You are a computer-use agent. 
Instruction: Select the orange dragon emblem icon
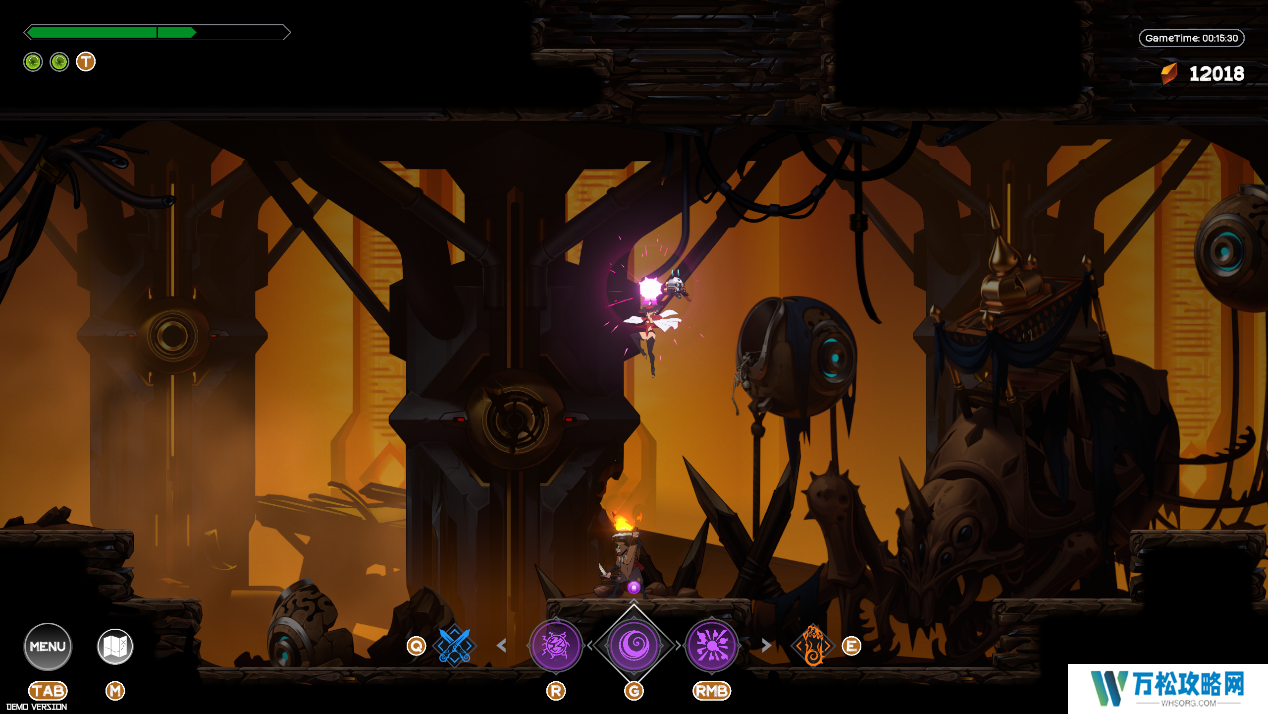812,646
